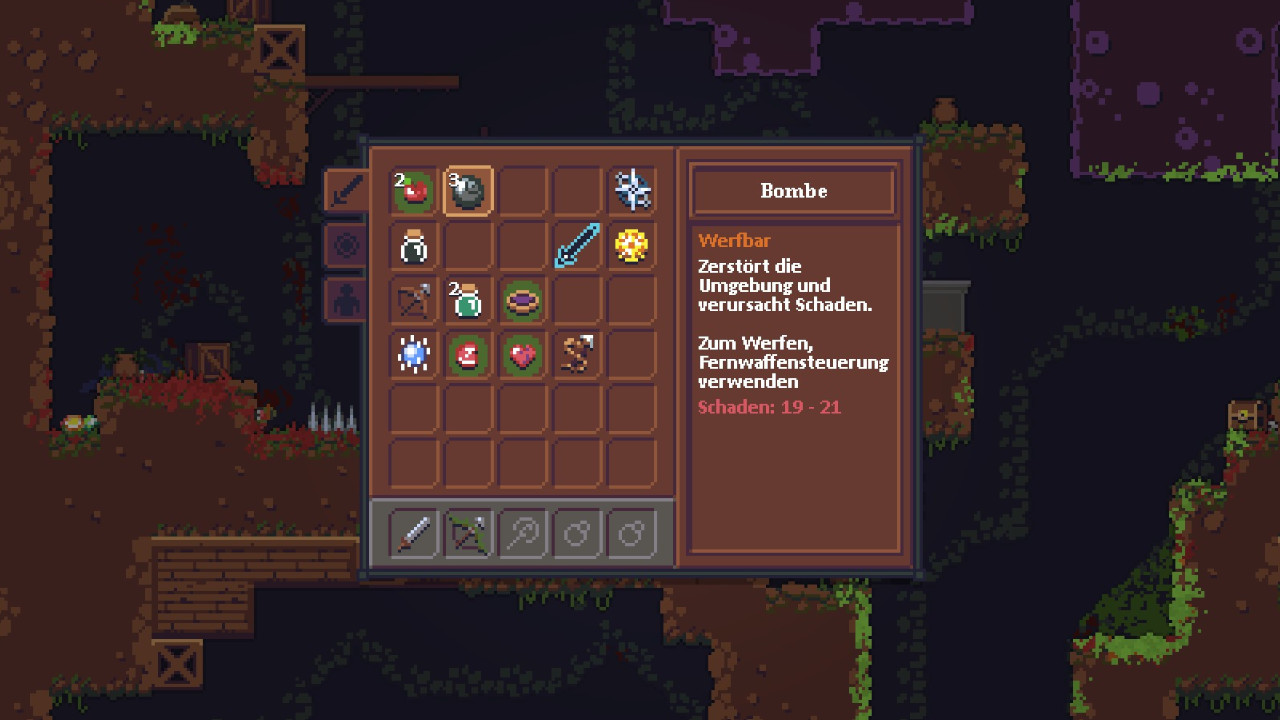Click an empty ring slot in the hotbar
Screen dimensions: 1280x720
tap(577, 533)
